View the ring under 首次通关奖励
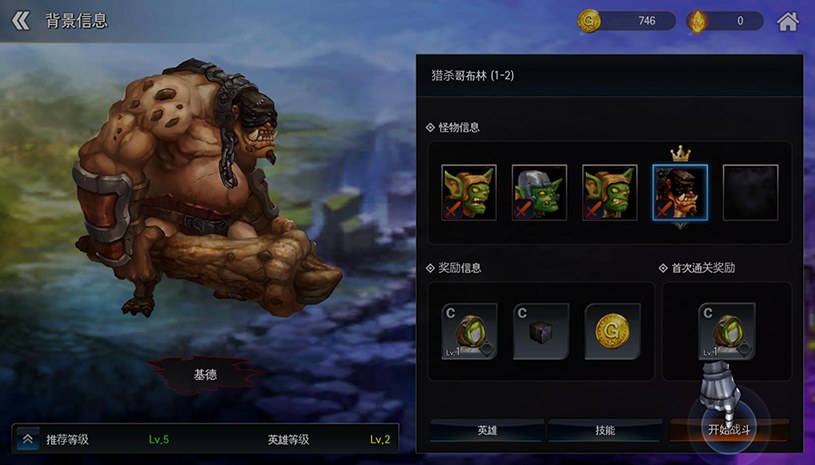 pos(727,332)
